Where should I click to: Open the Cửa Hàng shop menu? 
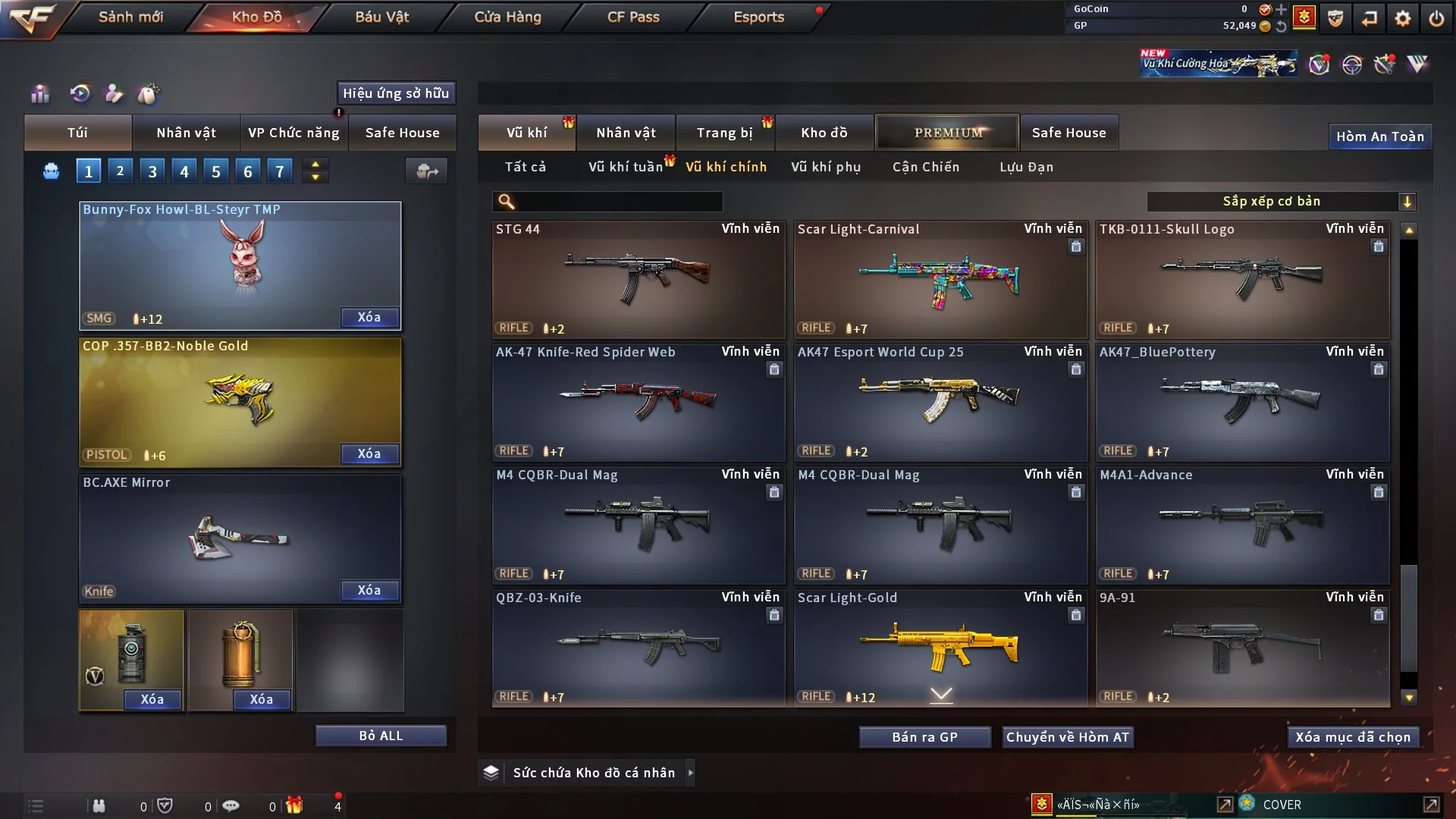tap(507, 17)
